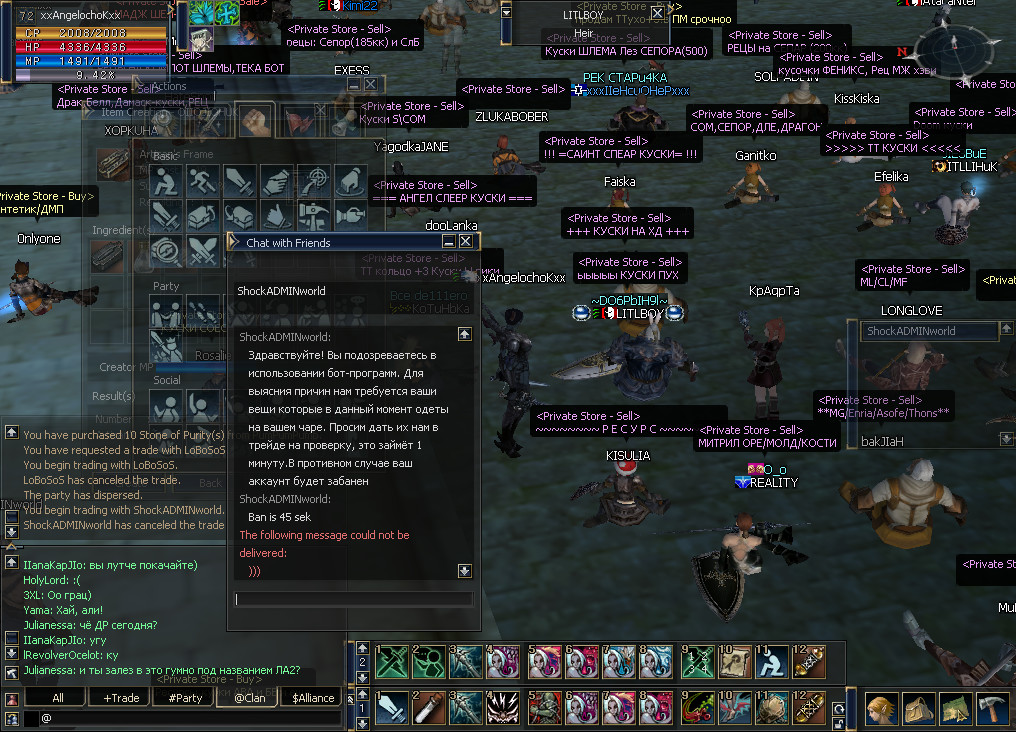Open the +Trade chat tab
The height and width of the screenshot is (732, 1016).
pyautogui.click(x=120, y=698)
